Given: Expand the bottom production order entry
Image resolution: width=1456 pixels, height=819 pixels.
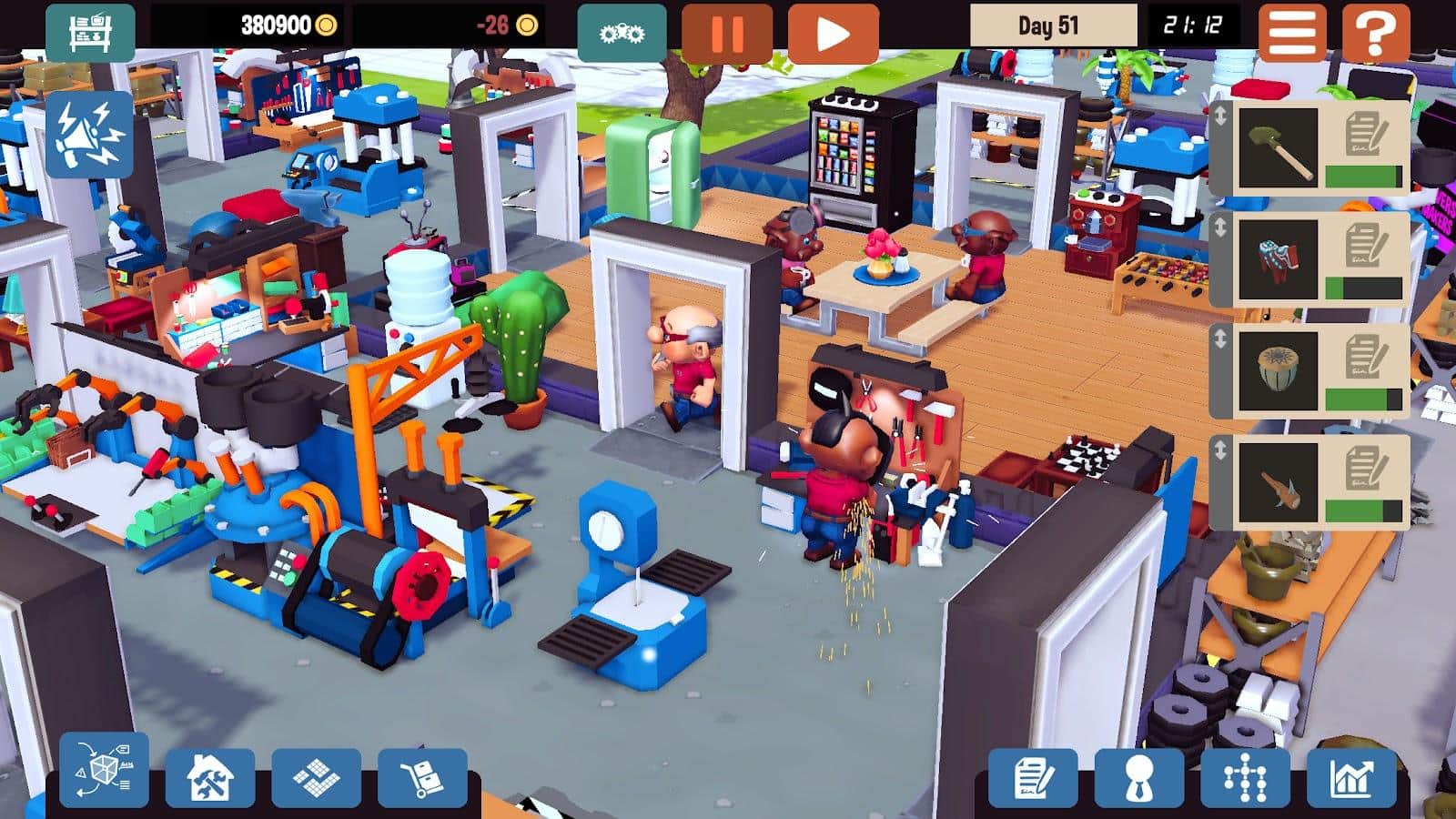Looking at the screenshot, I should 1222,450.
